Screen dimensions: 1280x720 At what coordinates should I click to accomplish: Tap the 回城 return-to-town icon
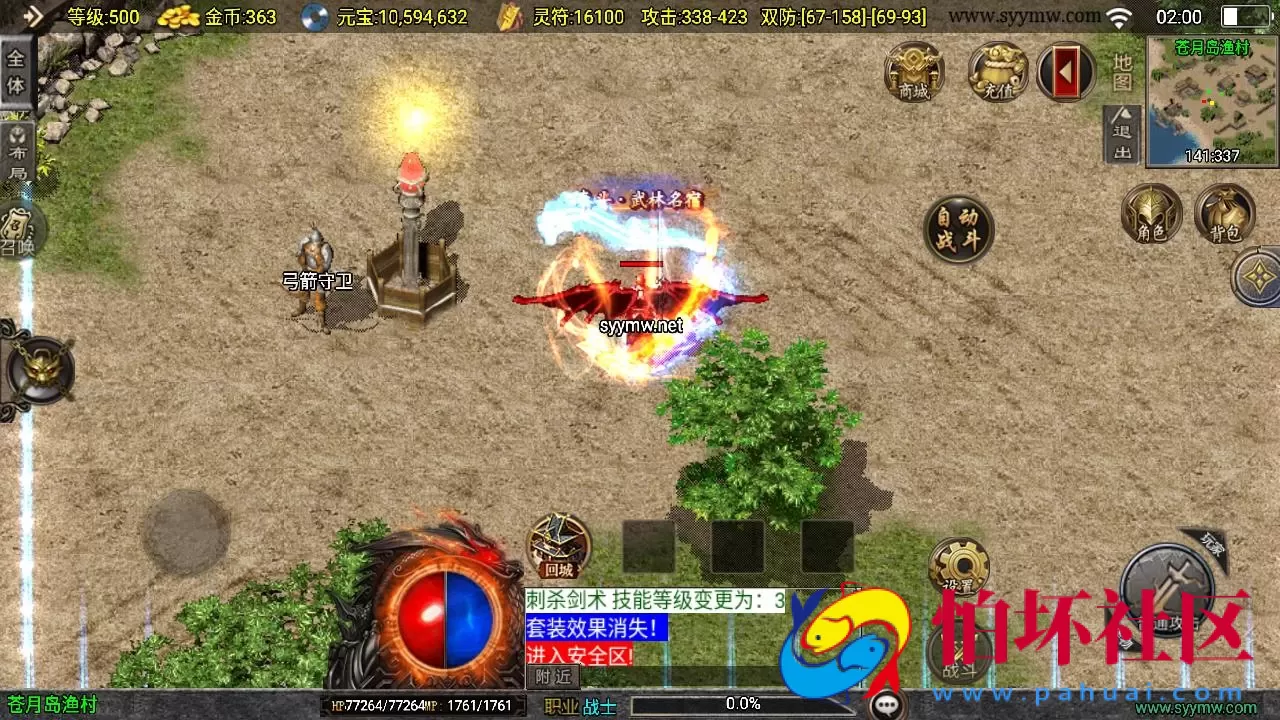pyautogui.click(x=557, y=545)
